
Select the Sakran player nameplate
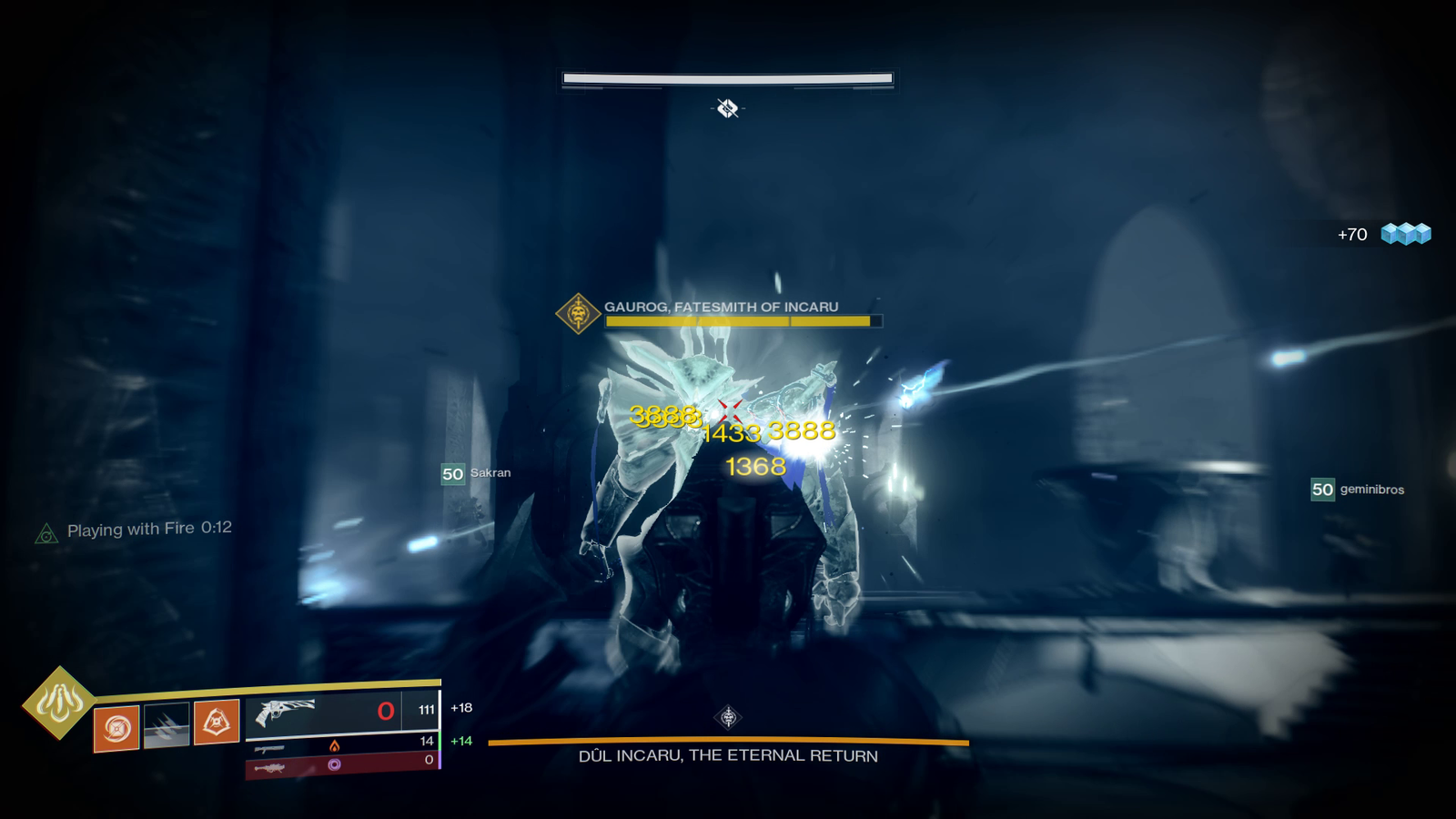pyautogui.click(x=476, y=473)
